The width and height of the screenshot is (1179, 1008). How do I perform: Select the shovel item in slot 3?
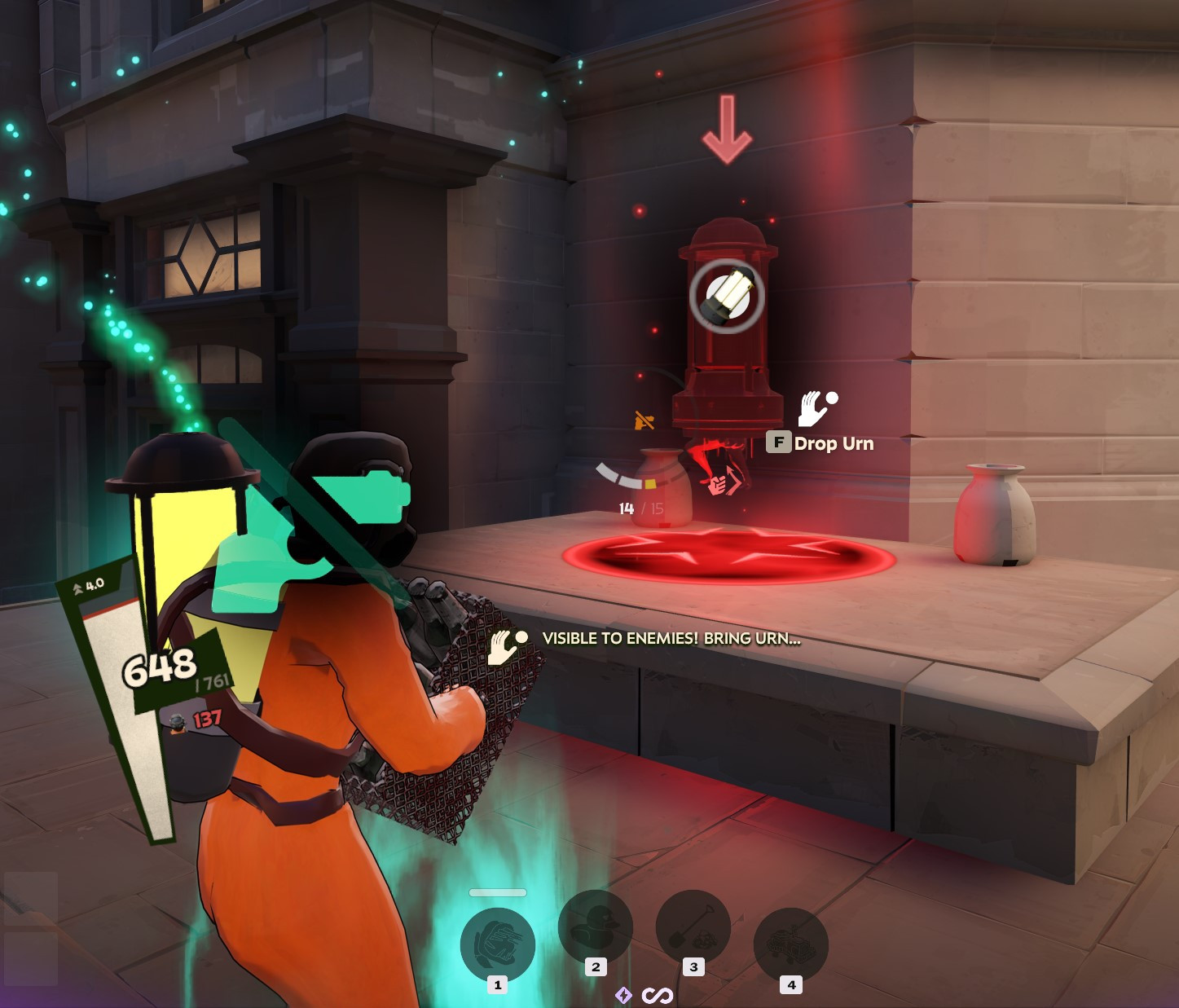pyautogui.click(x=693, y=927)
